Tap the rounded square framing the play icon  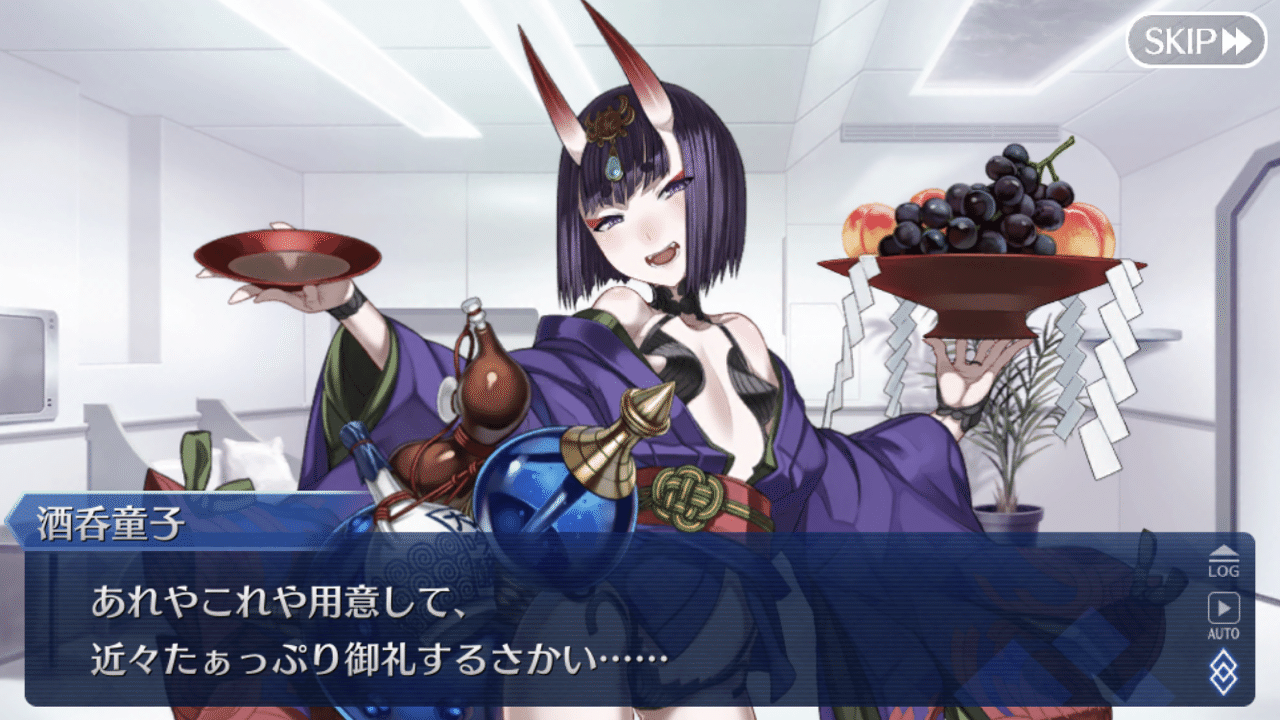[x=1224, y=607]
